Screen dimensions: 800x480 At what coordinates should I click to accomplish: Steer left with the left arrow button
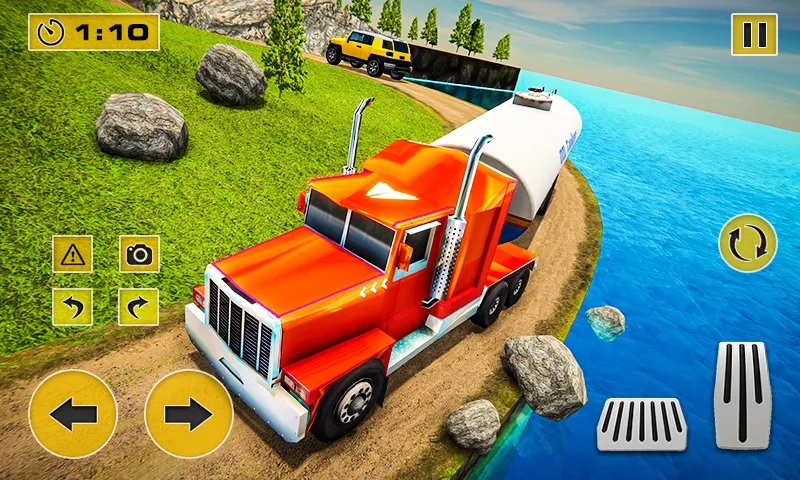tap(73, 413)
